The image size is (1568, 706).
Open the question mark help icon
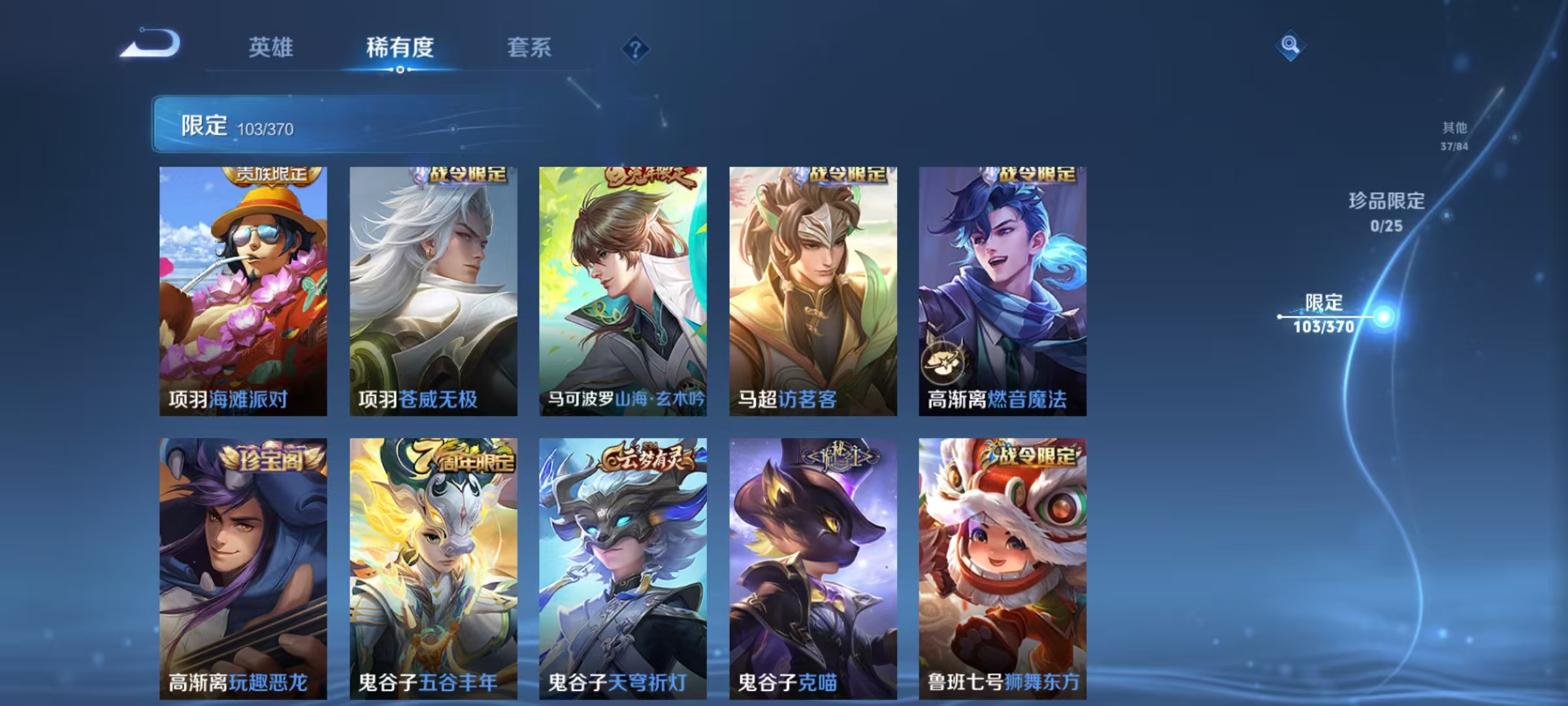637,47
